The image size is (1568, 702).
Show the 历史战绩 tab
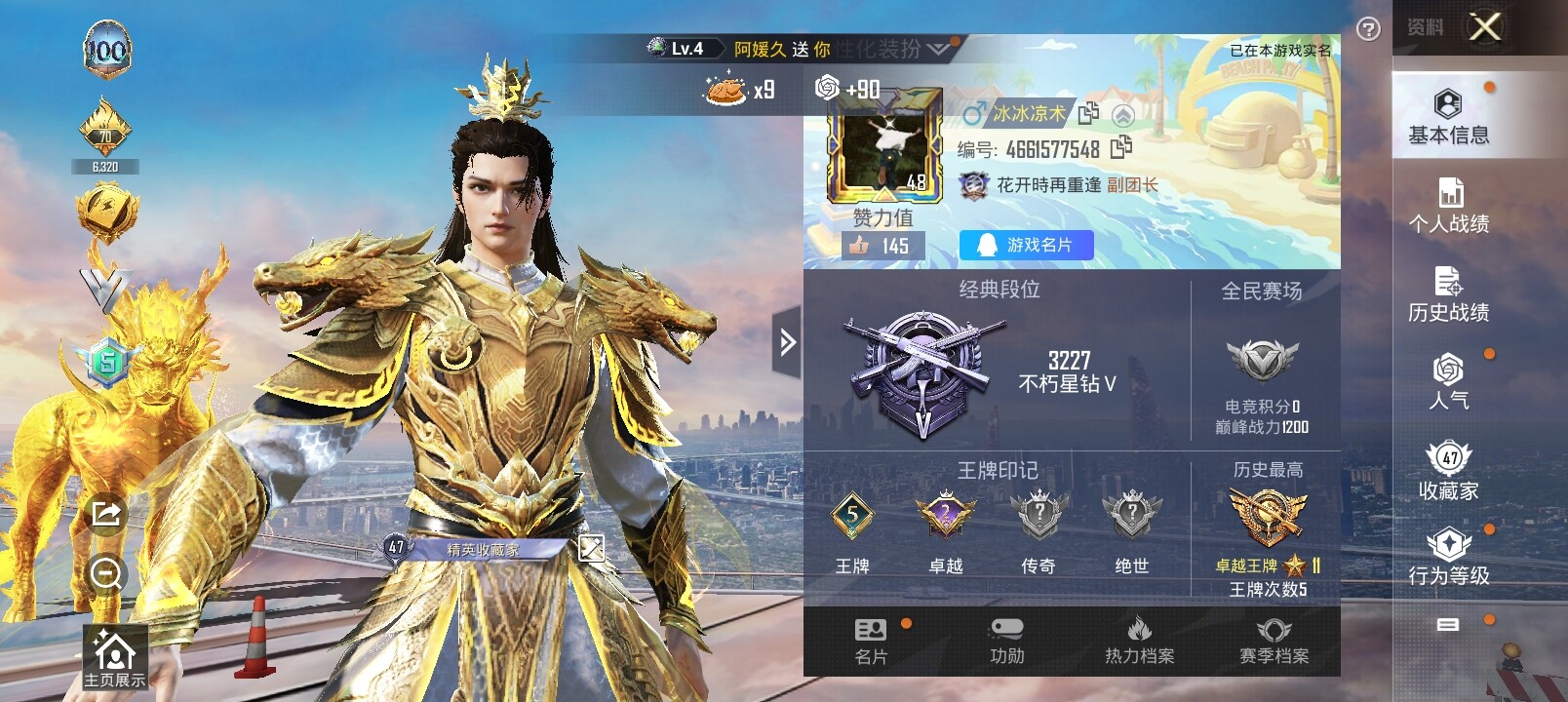[x=1448, y=293]
